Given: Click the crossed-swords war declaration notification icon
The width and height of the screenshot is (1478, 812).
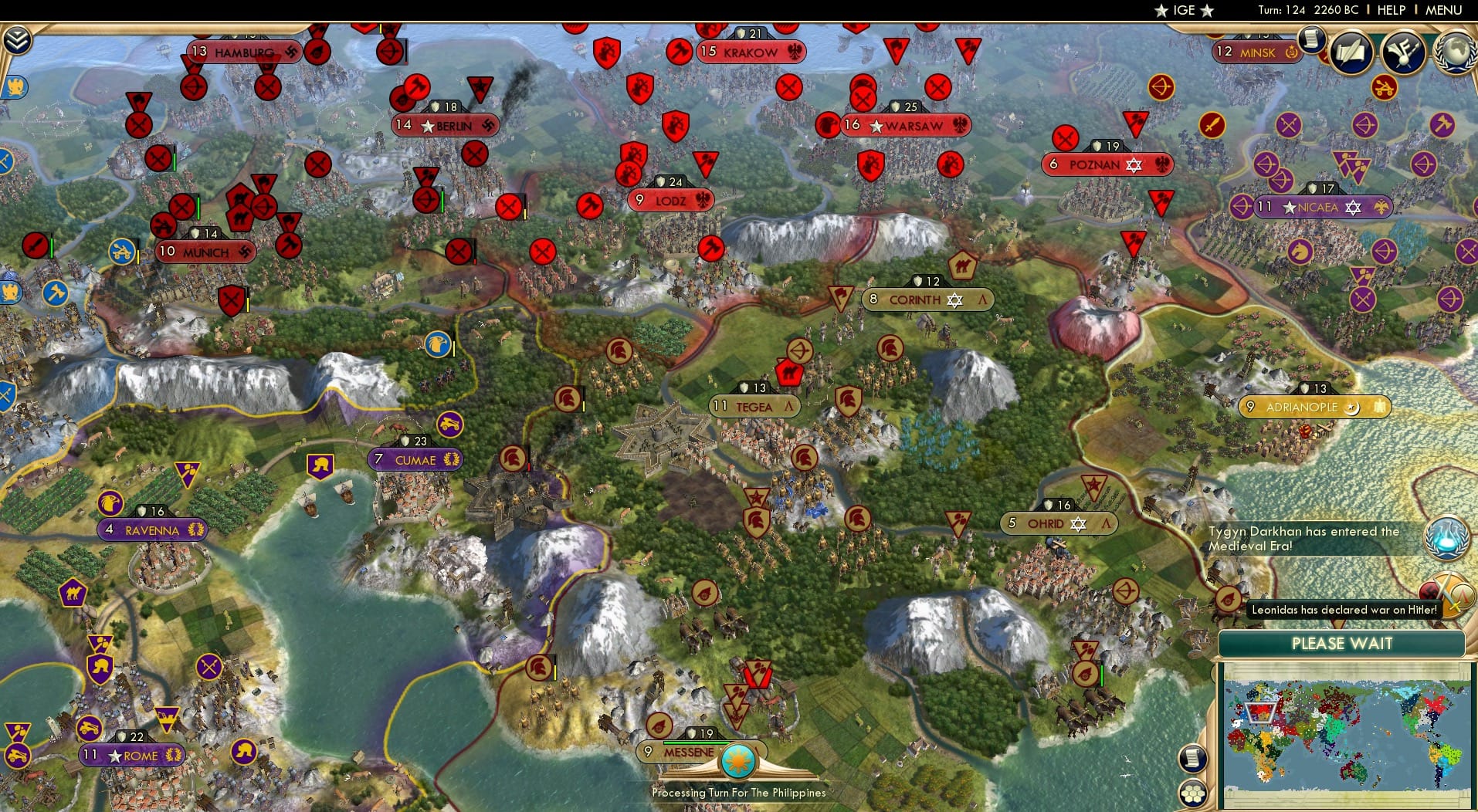Looking at the screenshot, I should tap(1451, 595).
